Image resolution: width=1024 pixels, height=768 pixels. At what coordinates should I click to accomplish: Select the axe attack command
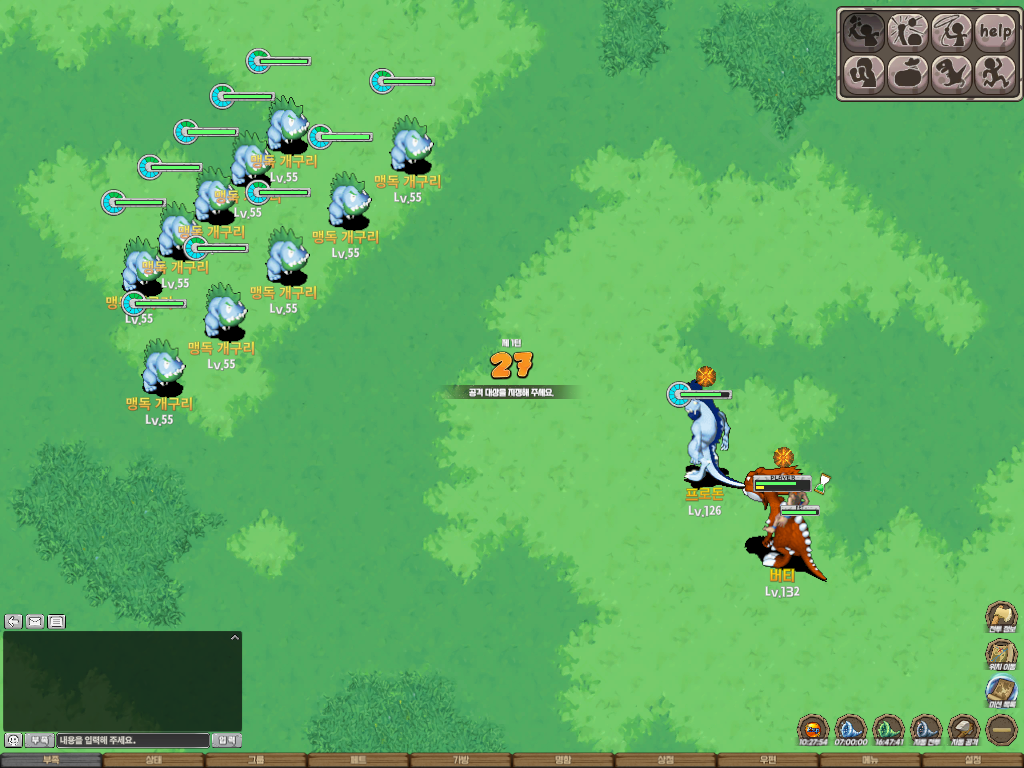(x=862, y=32)
